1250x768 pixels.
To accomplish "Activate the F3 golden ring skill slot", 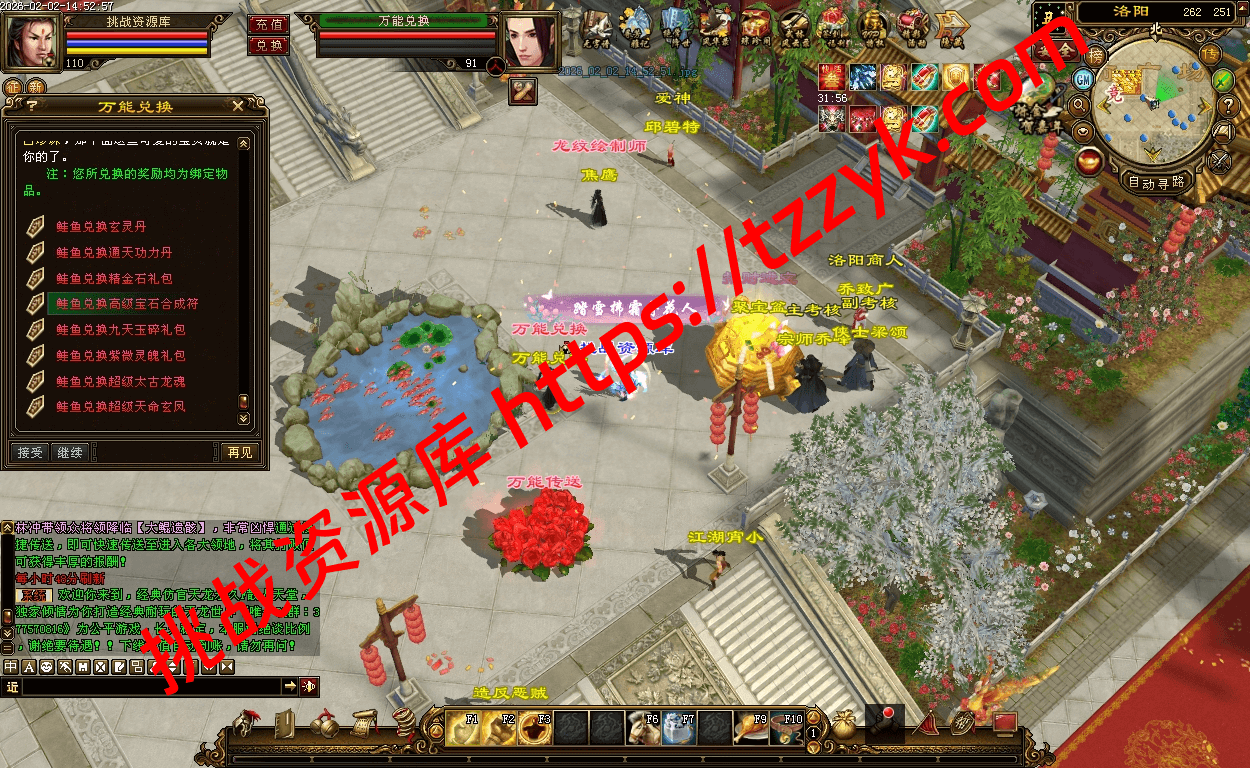I will (x=537, y=730).
